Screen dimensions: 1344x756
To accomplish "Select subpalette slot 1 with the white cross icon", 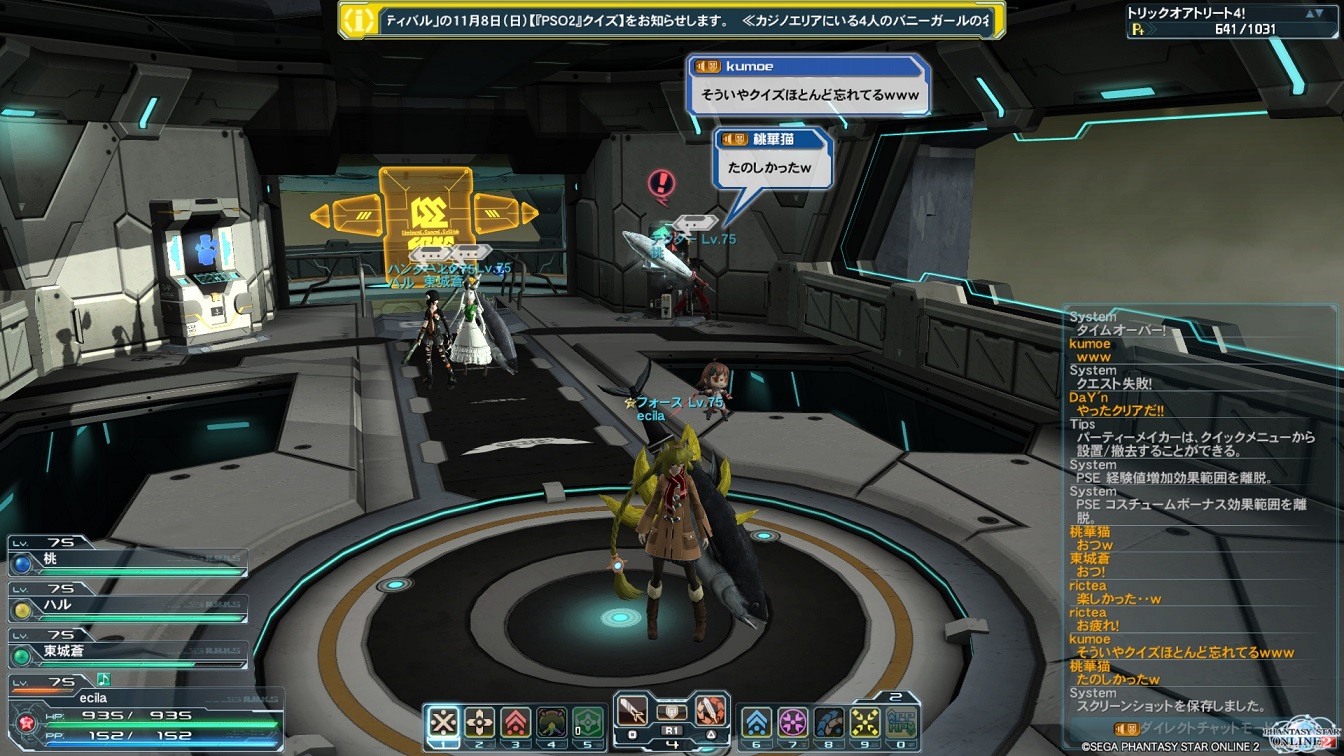I will pos(443,722).
